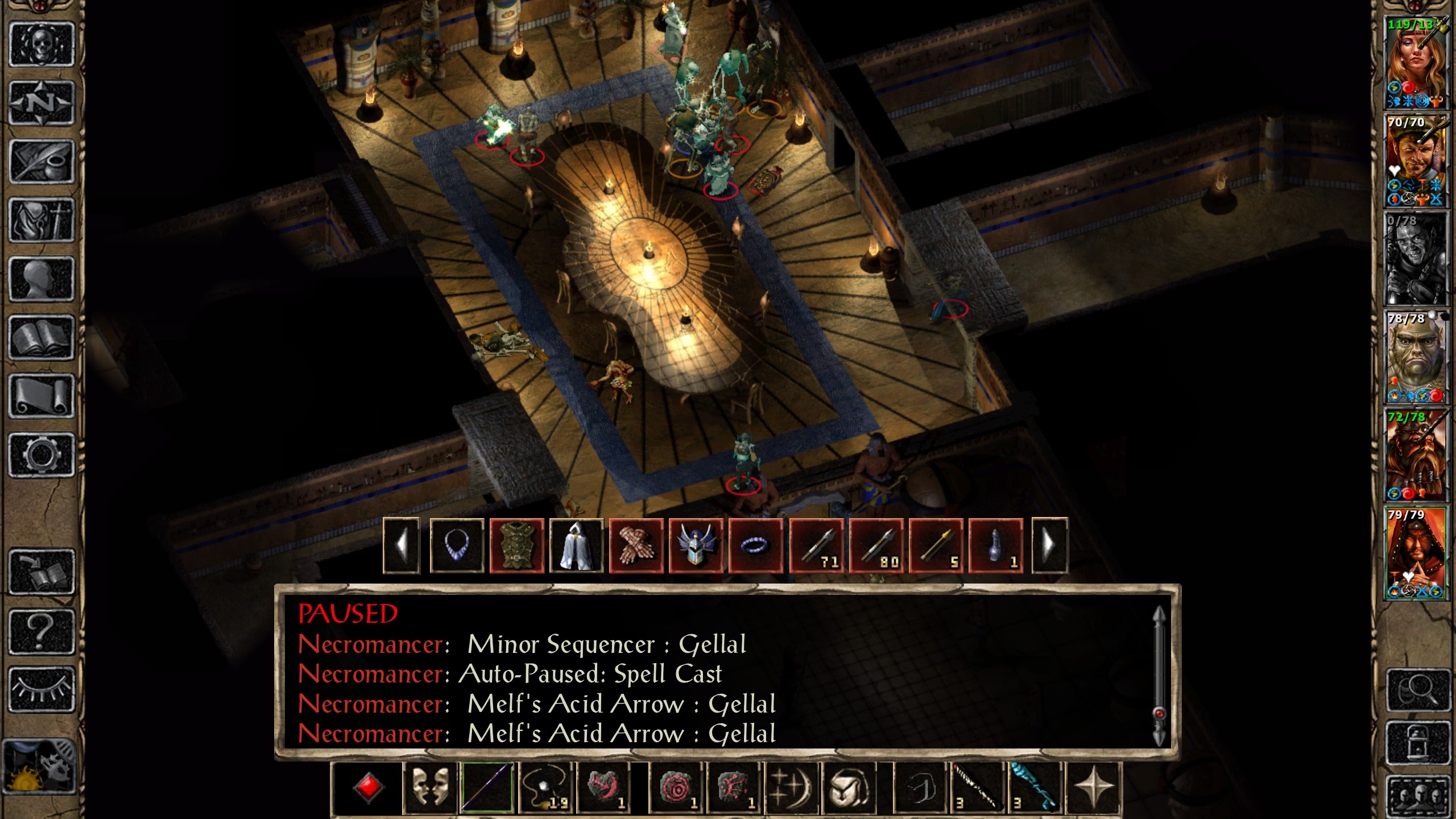Toggle the closed-eye hide interface button
The image size is (1456, 819).
[42, 689]
